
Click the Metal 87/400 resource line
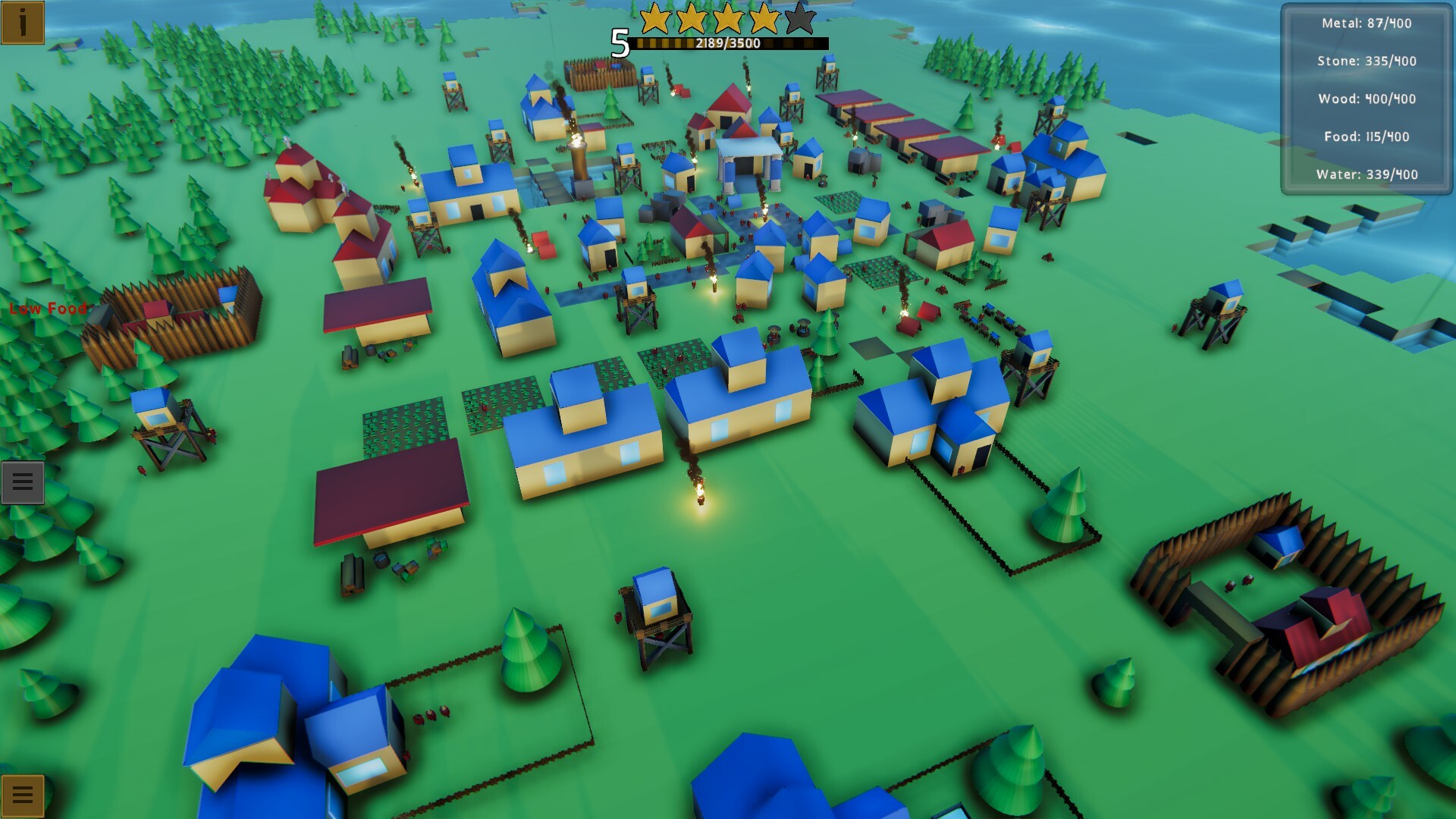(x=1367, y=24)
